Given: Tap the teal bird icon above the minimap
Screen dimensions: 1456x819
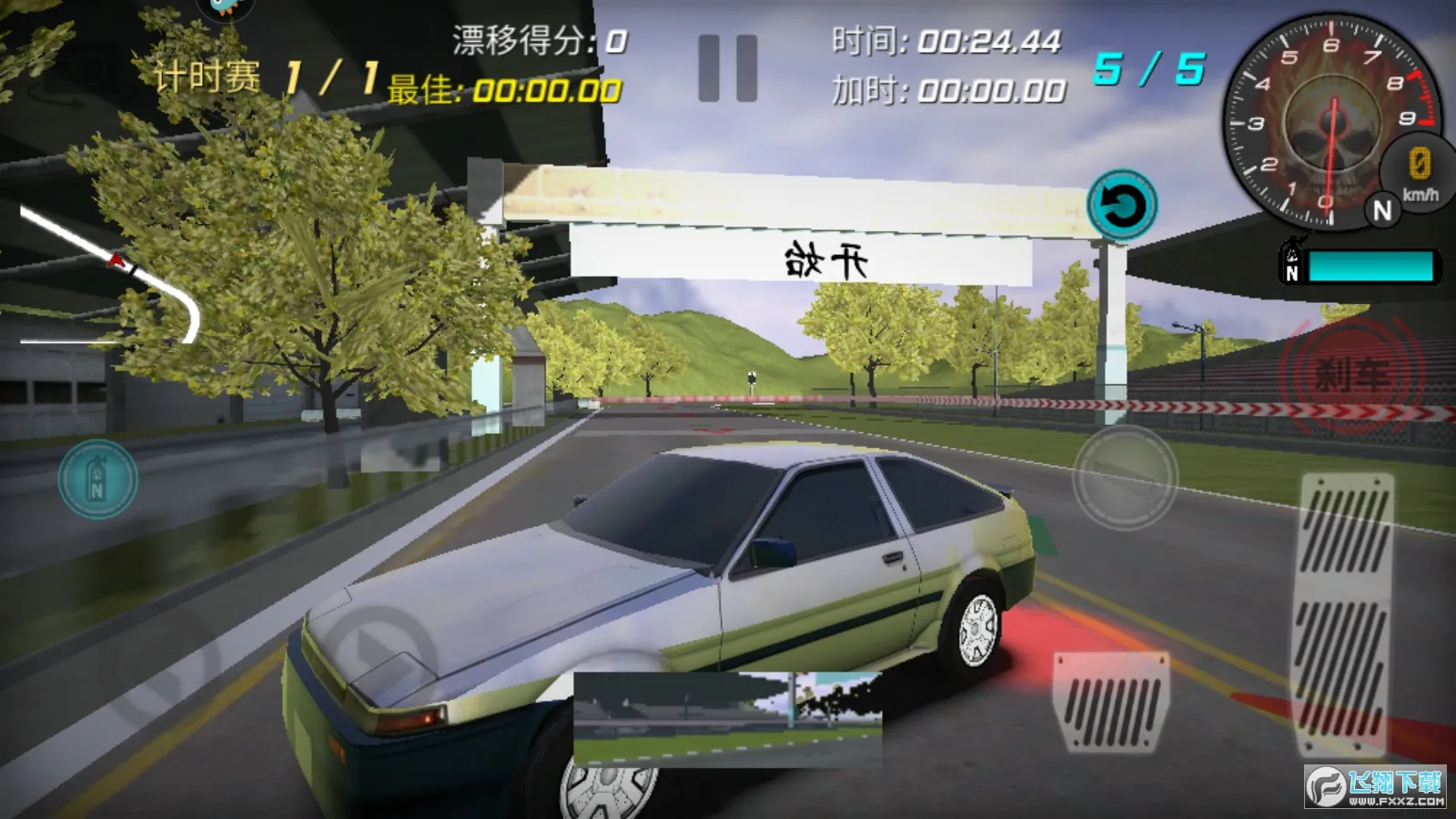Looking at the screenshot, I should (x=223, y=11).
